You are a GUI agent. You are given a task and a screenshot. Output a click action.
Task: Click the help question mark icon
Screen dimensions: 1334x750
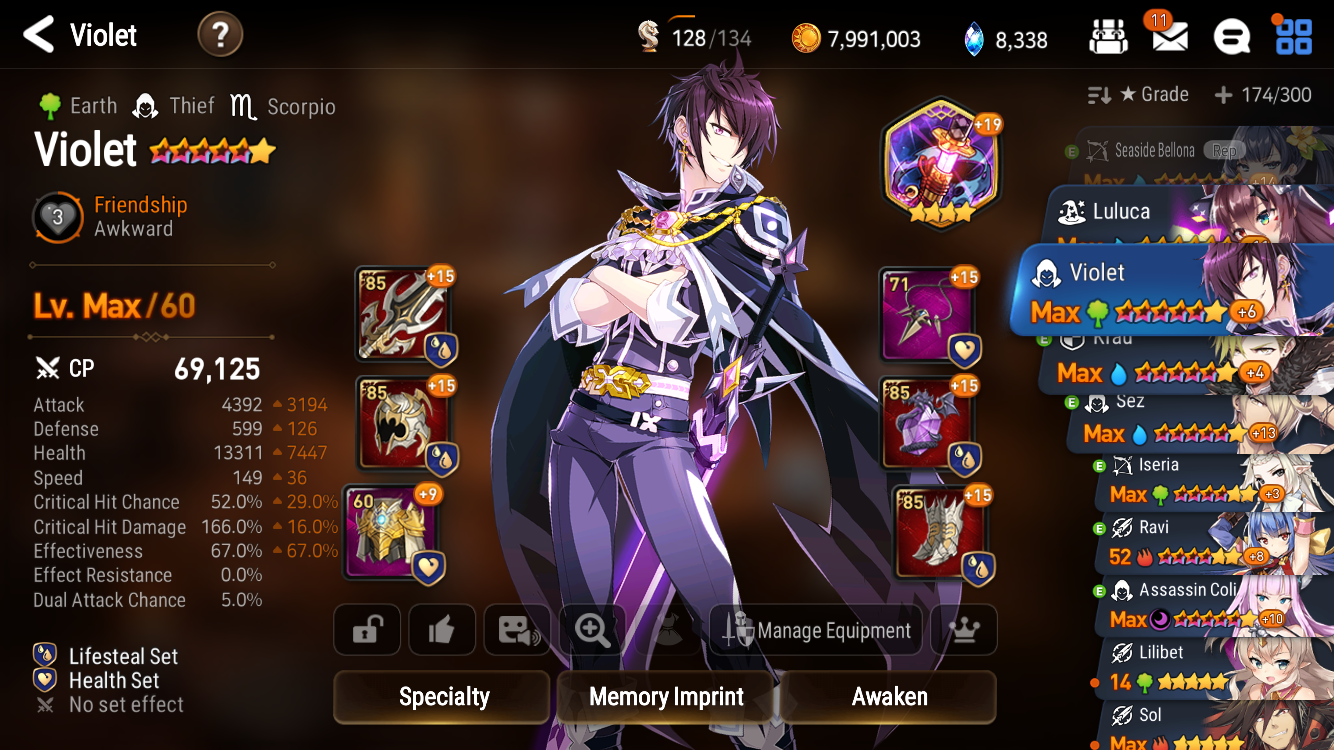(219, 34)
